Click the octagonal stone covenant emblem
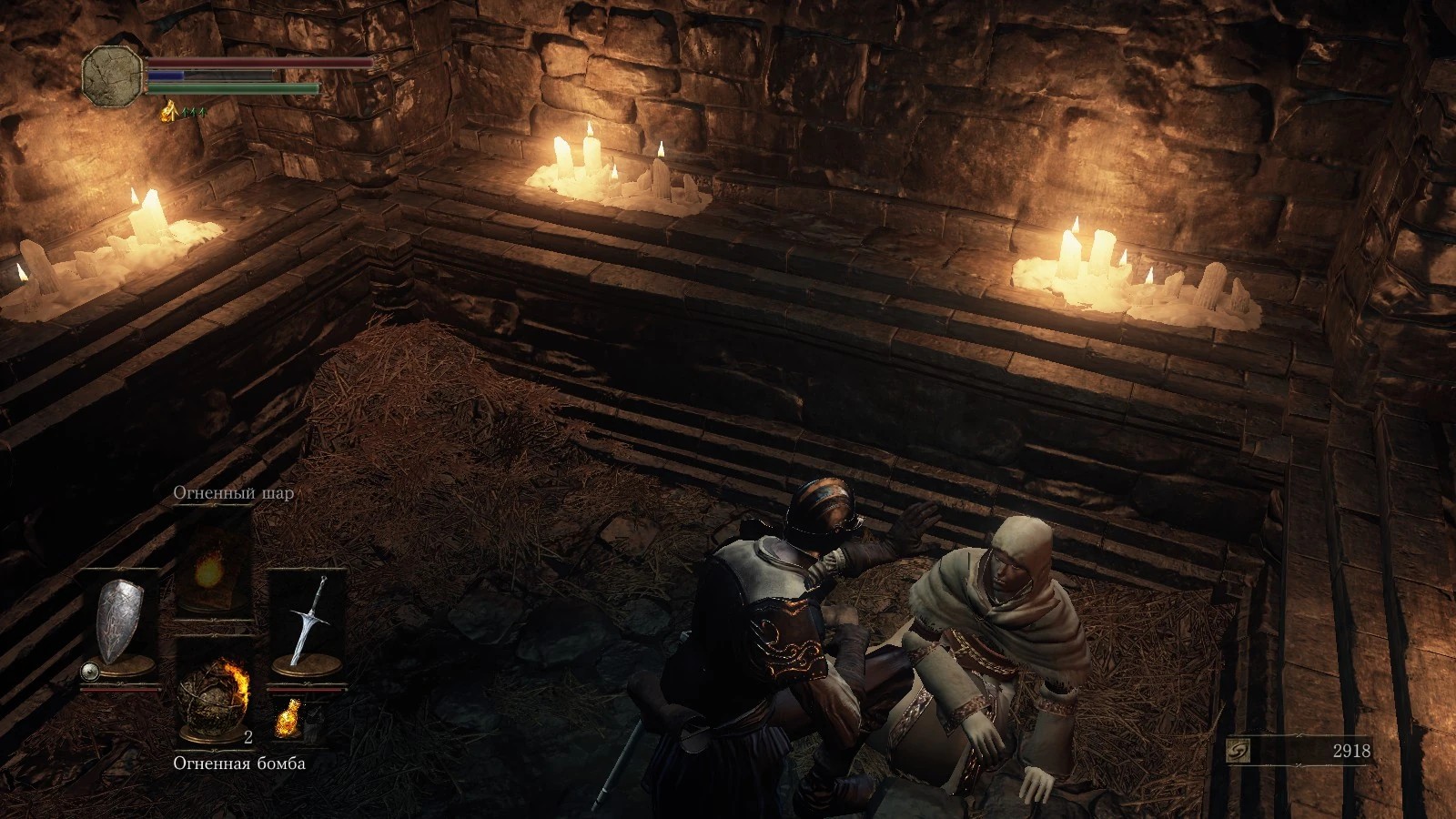This screenshot has width=1456, height=819. click(113, 75)
